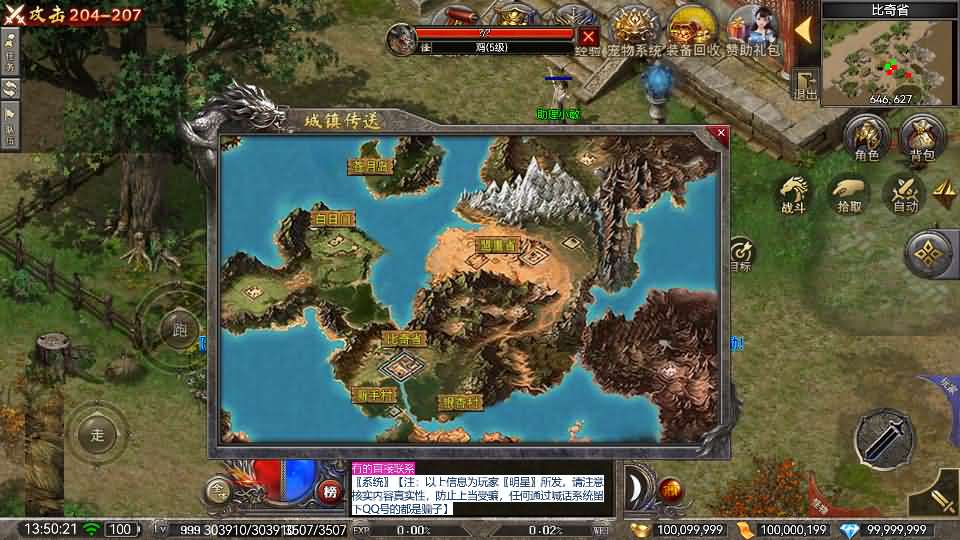Open the 角色 character panel
This screenshot has height=540, width=960.
(866, 137)
